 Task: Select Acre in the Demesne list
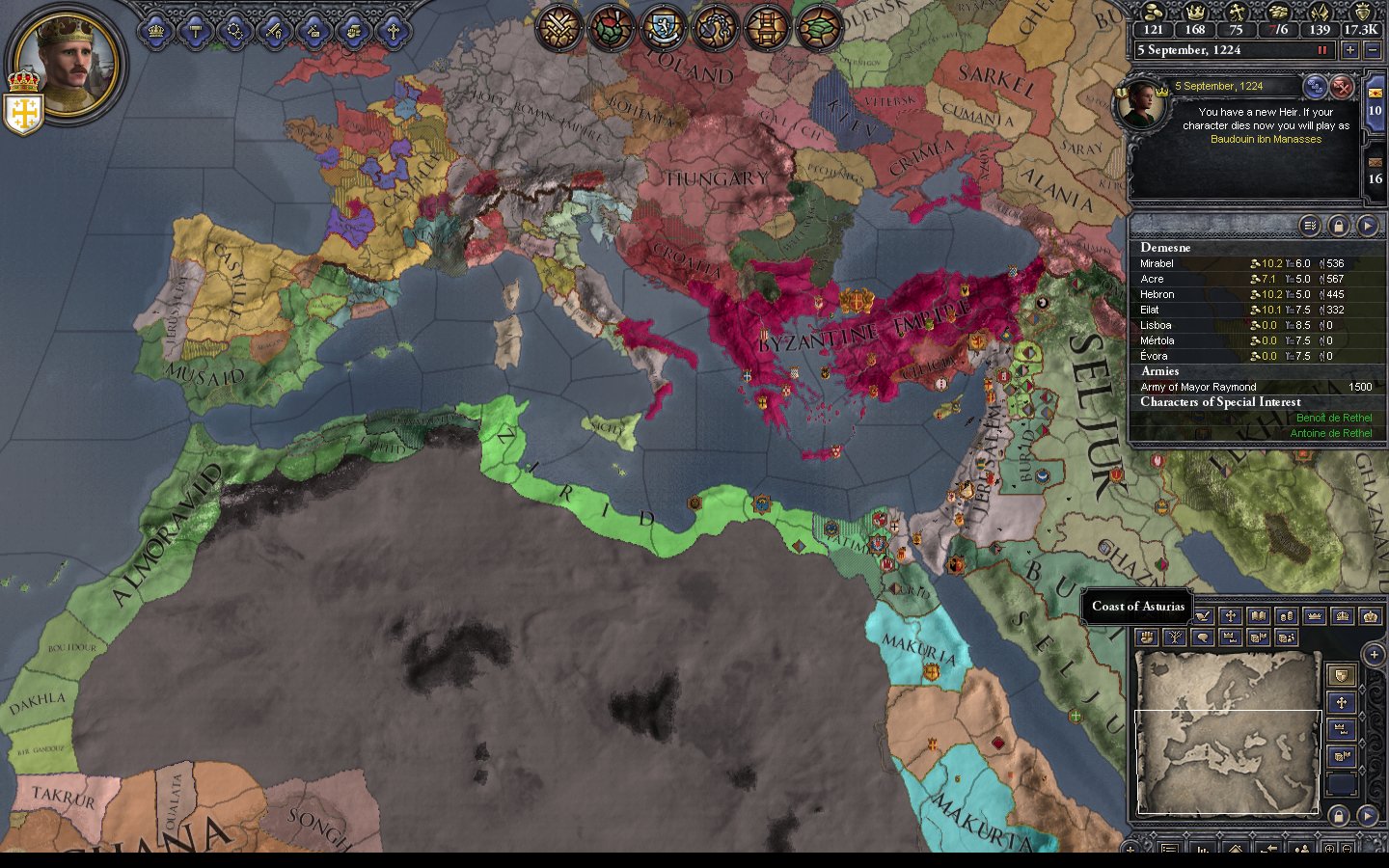pyautogui.click(x=1153, y=279)
